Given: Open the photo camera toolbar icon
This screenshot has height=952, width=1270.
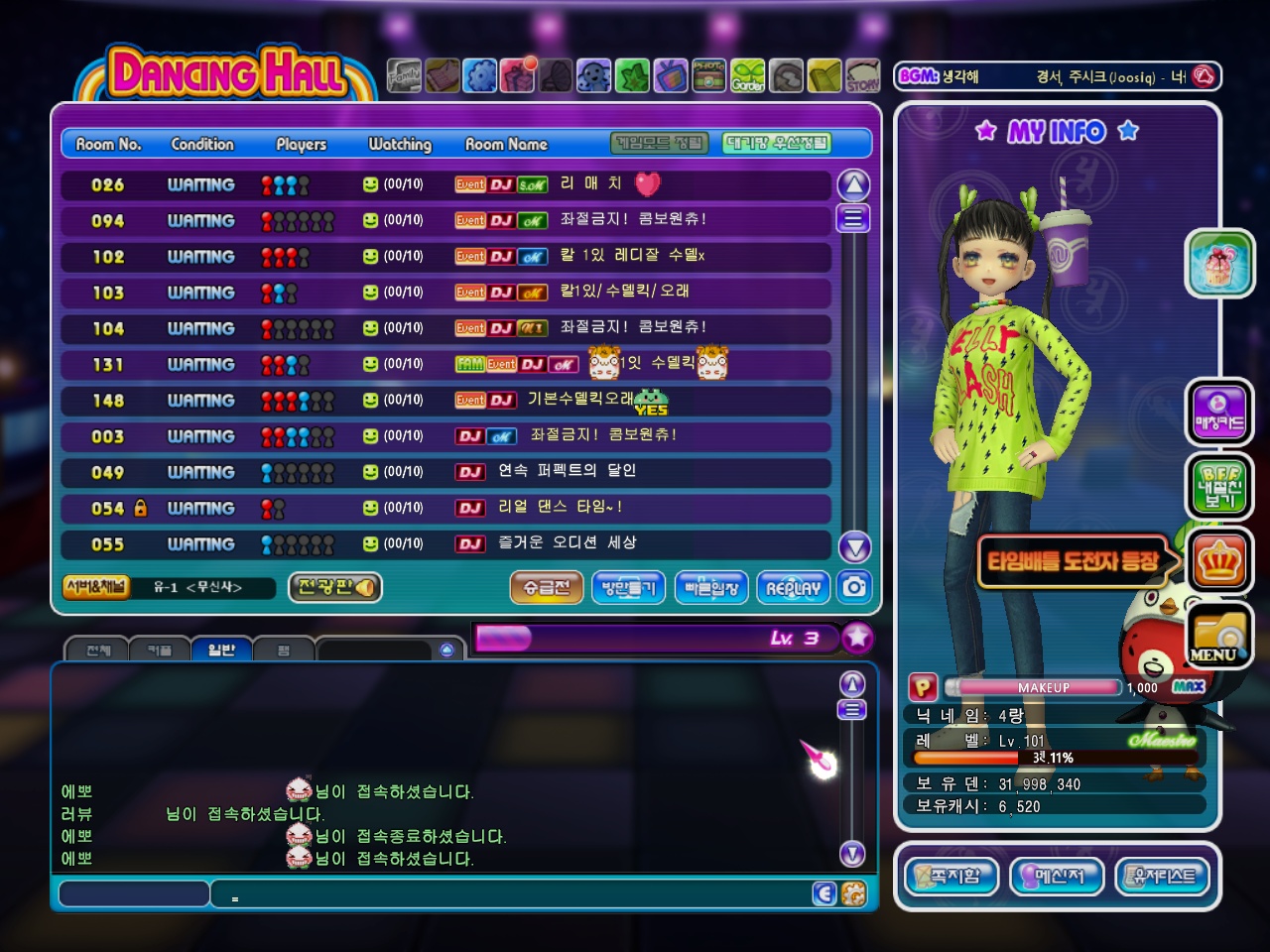Looking at the screenshot, I should (x=708, y=76).
